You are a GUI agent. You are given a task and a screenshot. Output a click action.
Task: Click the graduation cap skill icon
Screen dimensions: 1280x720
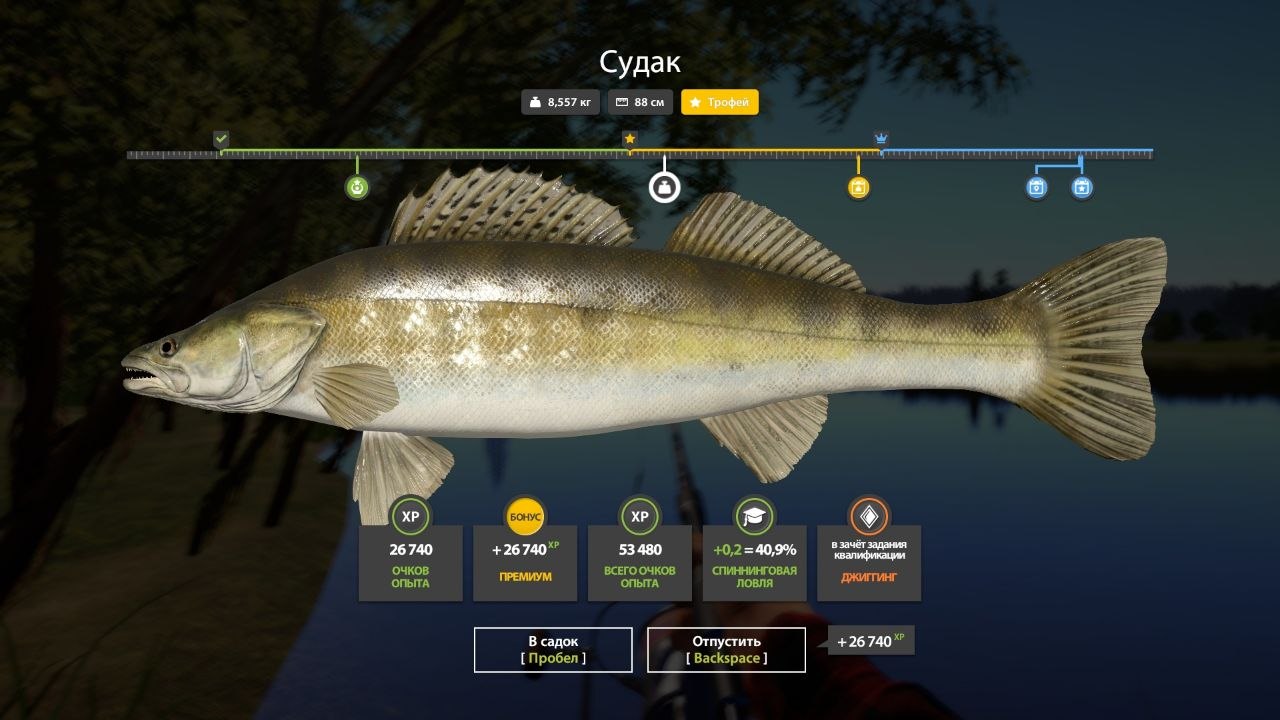755,517
